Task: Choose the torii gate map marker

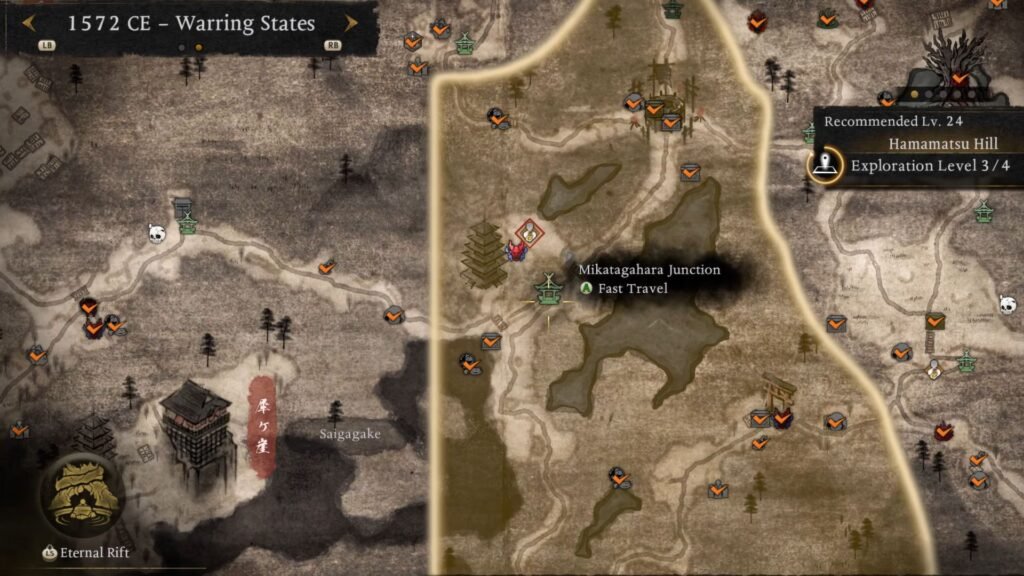Action: (779, 390)
